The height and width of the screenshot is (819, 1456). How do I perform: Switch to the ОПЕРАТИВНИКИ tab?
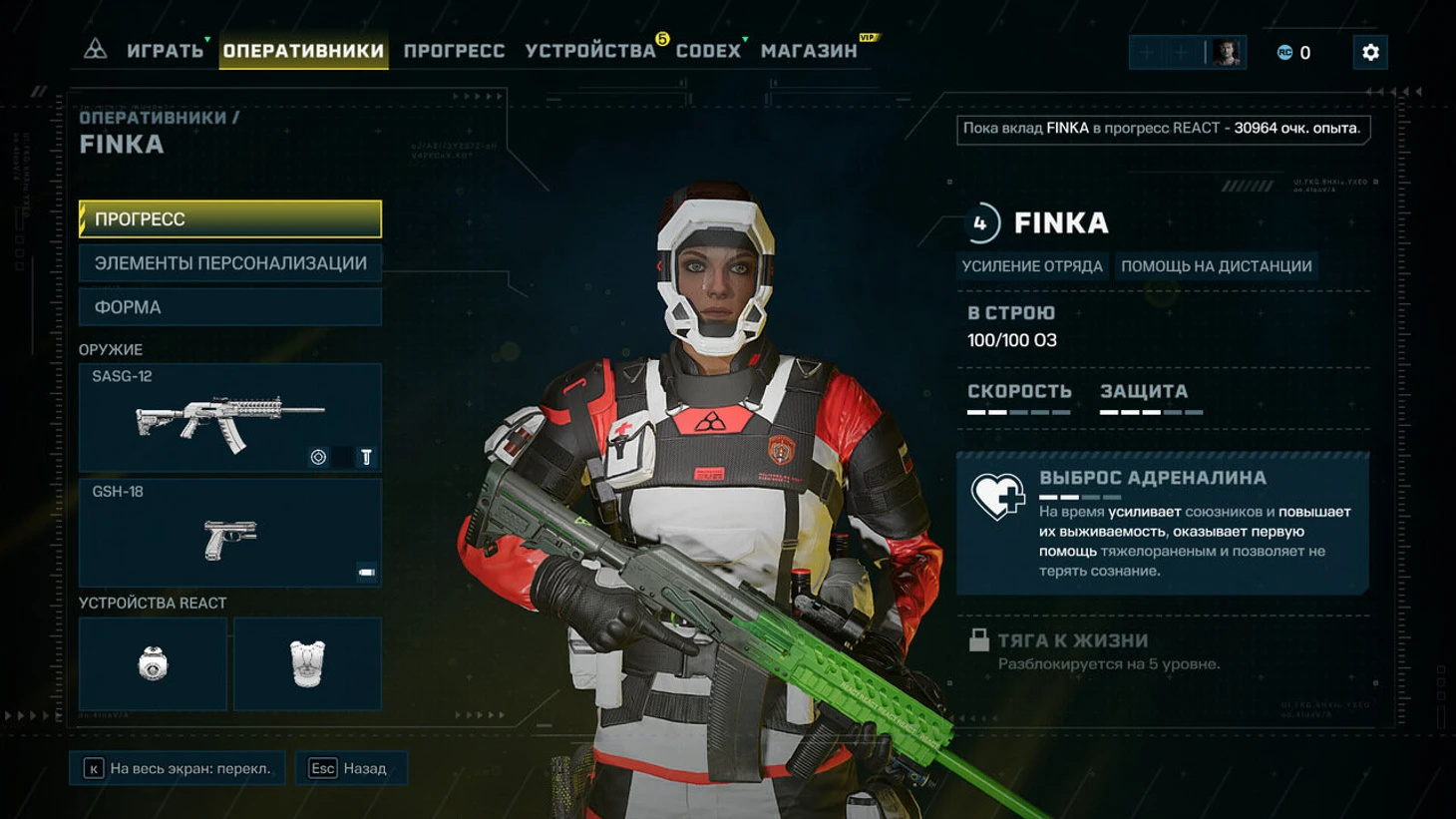pyautogui.click(x=303, y=51)
